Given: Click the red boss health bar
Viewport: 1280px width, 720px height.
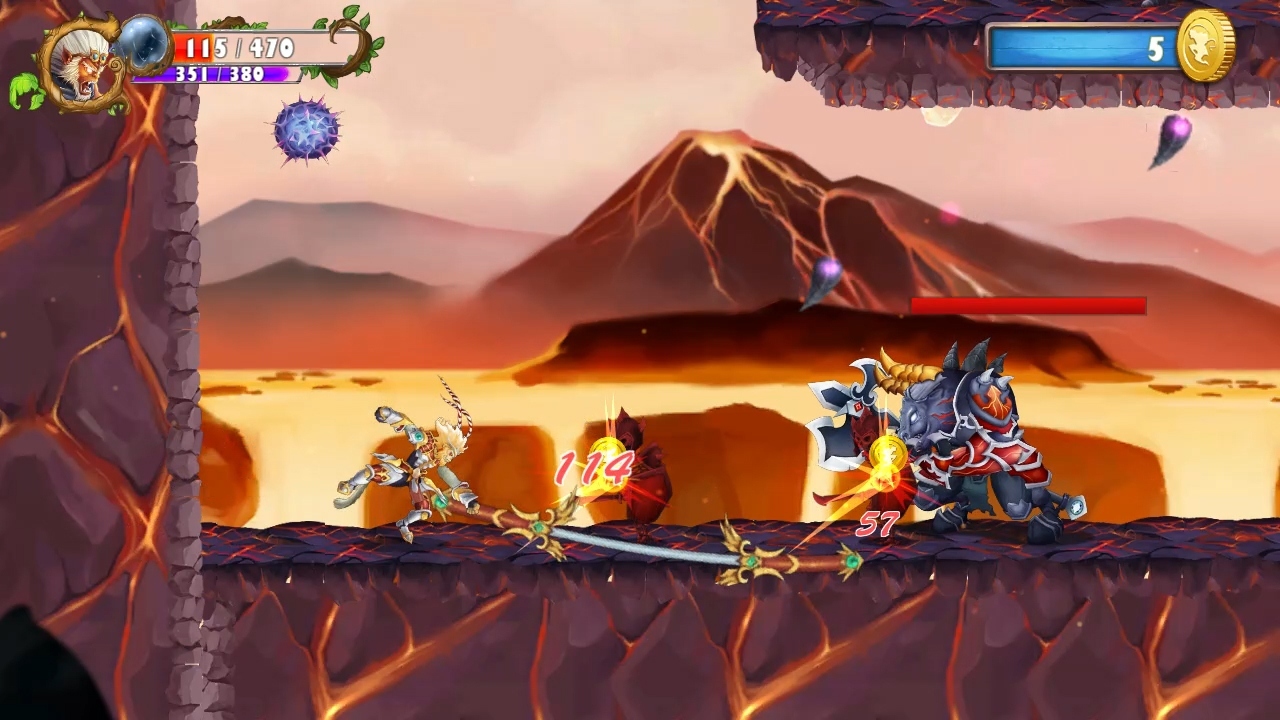Looking at the screenshot, I should click(x=1027, y=305).
